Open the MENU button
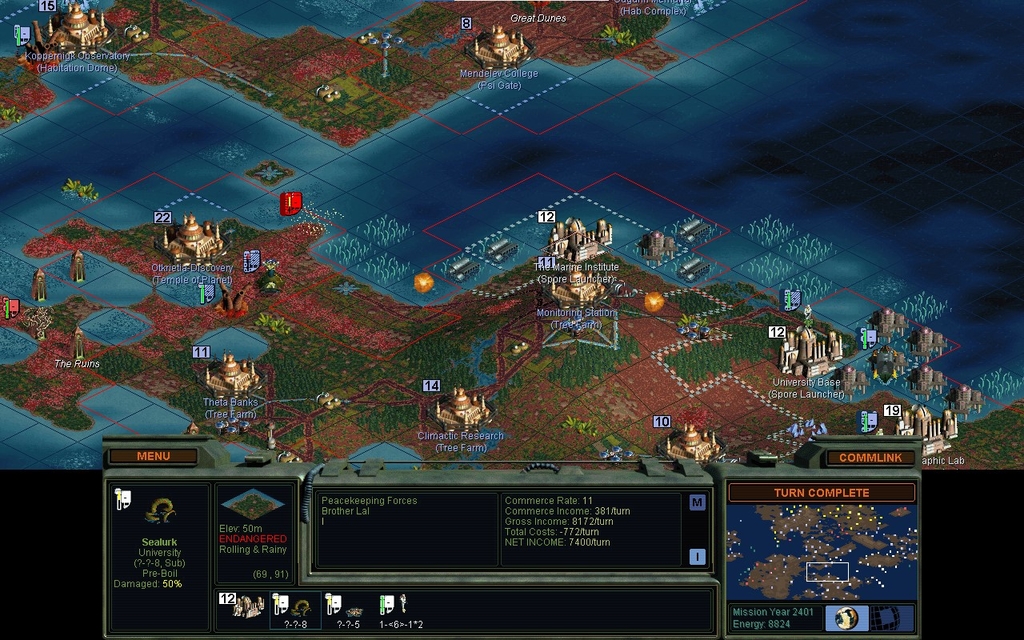 coord(153,456)
